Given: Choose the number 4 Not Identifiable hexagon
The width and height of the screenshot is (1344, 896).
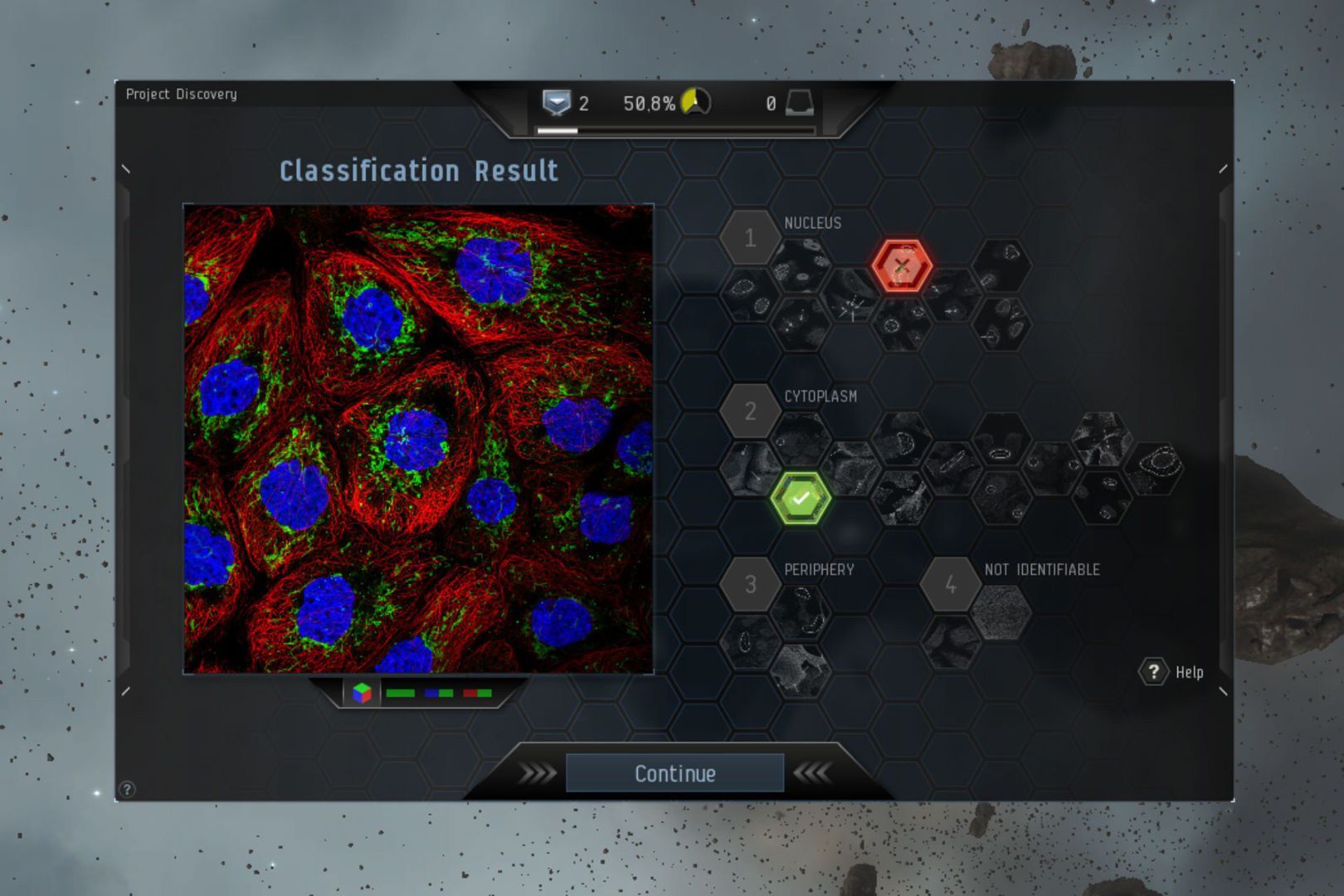Looking at the screenshot, I should click(951, 584).
